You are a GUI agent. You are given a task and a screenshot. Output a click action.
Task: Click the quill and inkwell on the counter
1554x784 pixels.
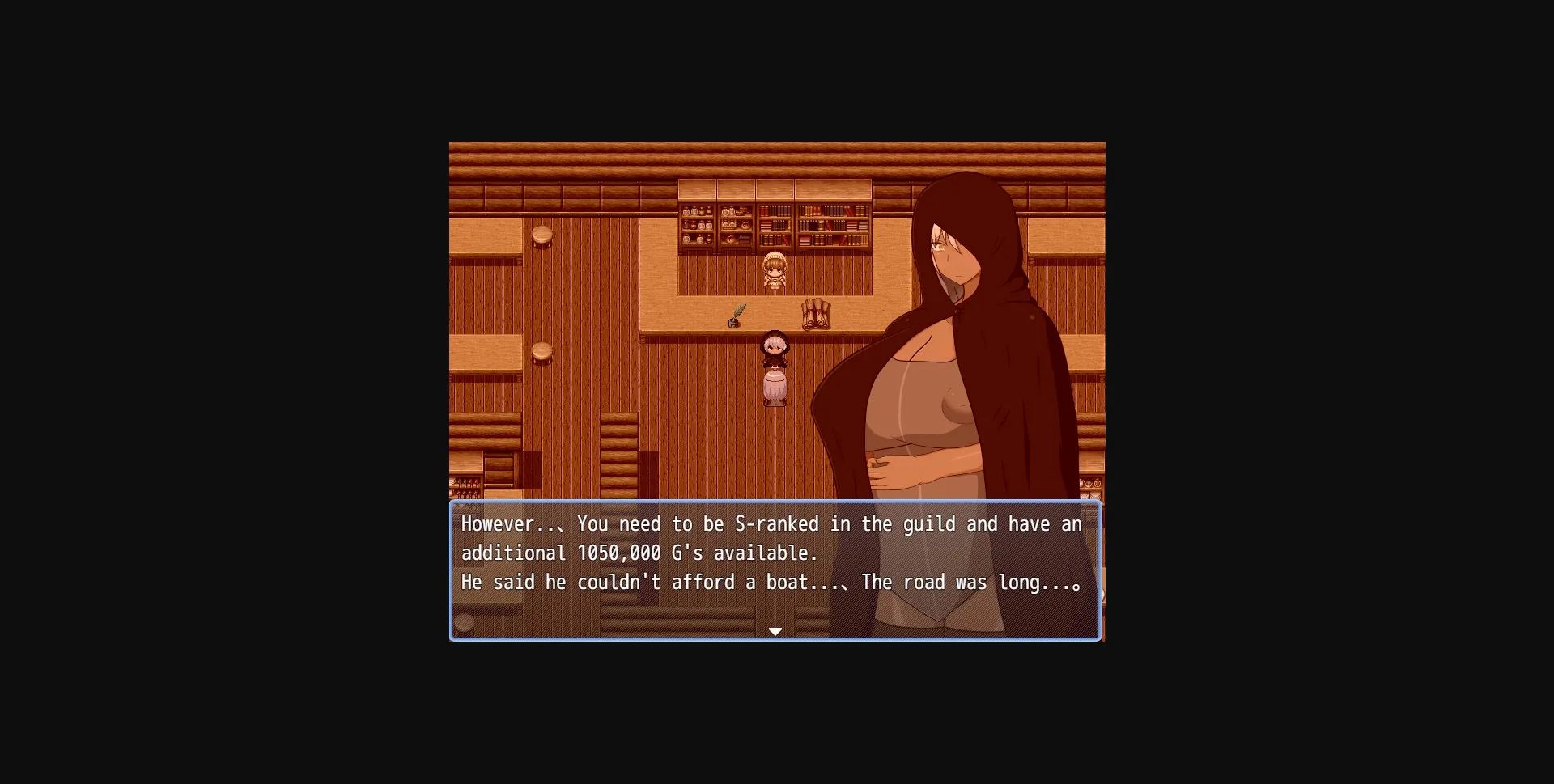point(735,317)
